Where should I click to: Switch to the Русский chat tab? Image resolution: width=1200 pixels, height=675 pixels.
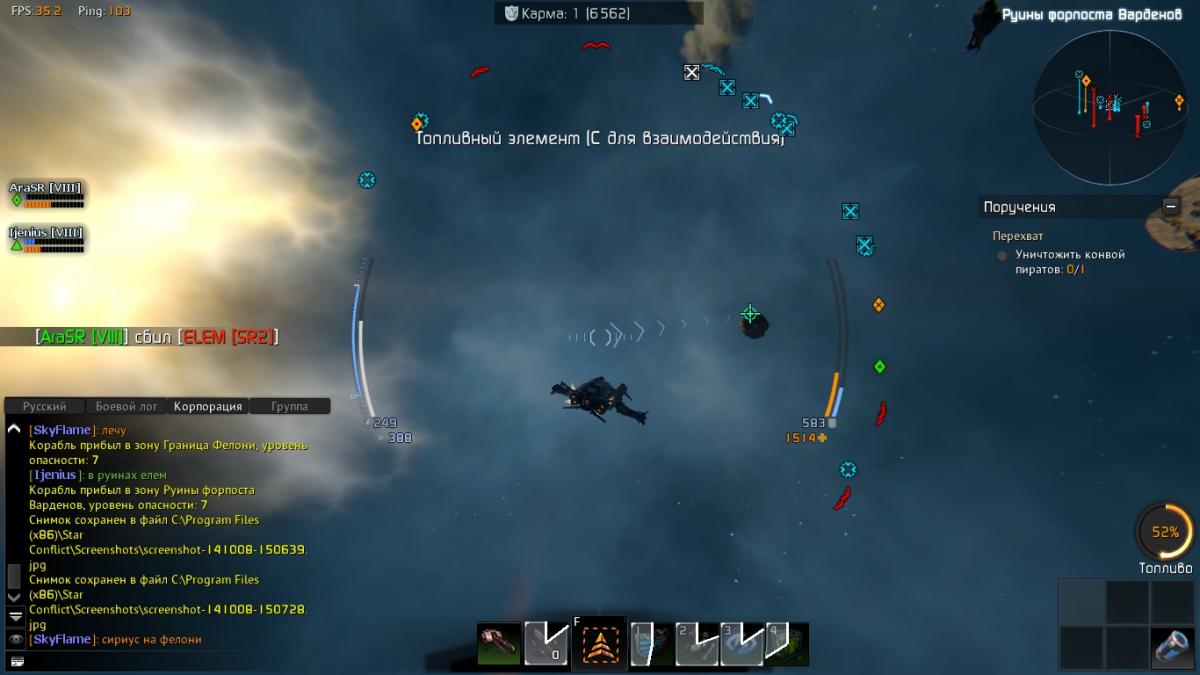(x=45, y=407)
